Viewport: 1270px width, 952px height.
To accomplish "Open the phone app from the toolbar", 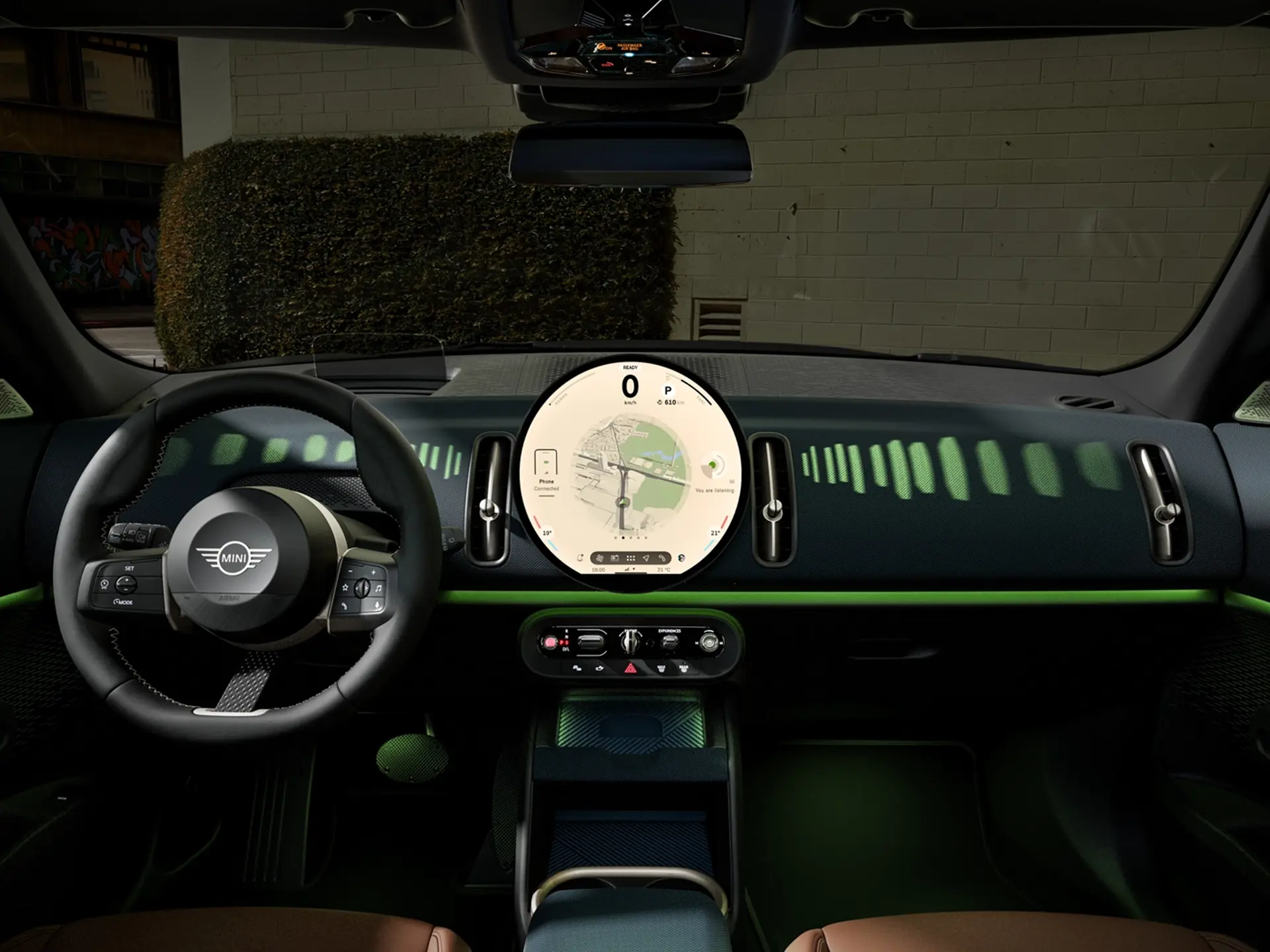I will [663, 559].
